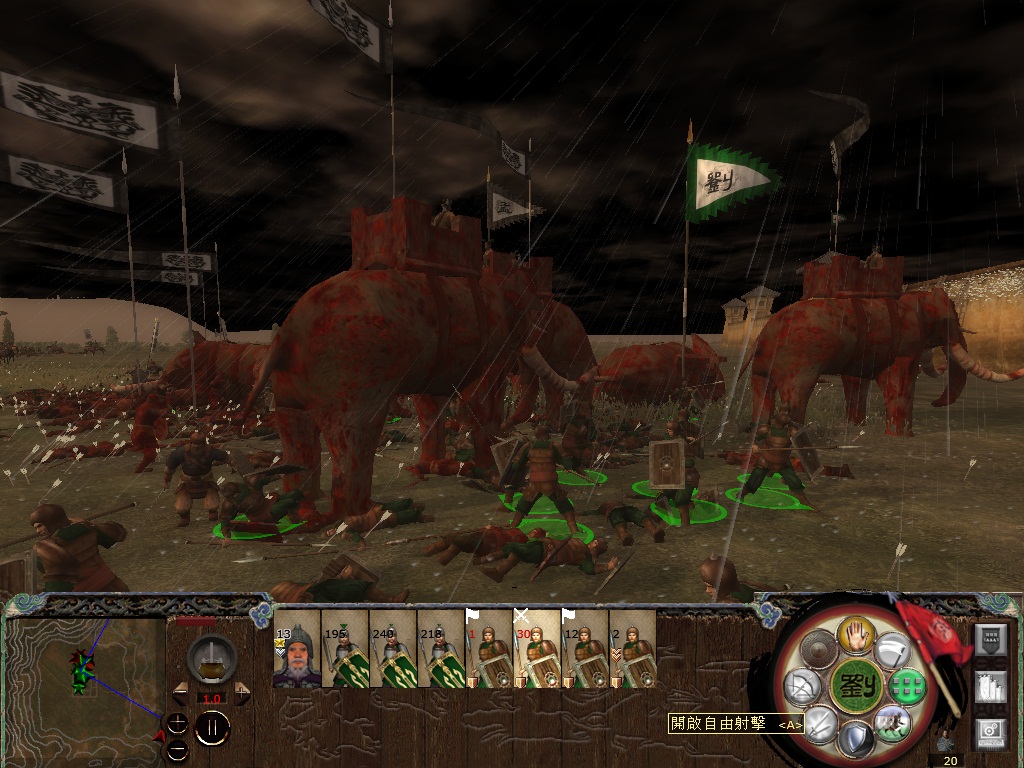Screen dimensions: 1024x768
Task: Toggle fire at will bow icon
Action: click(801, 686)
